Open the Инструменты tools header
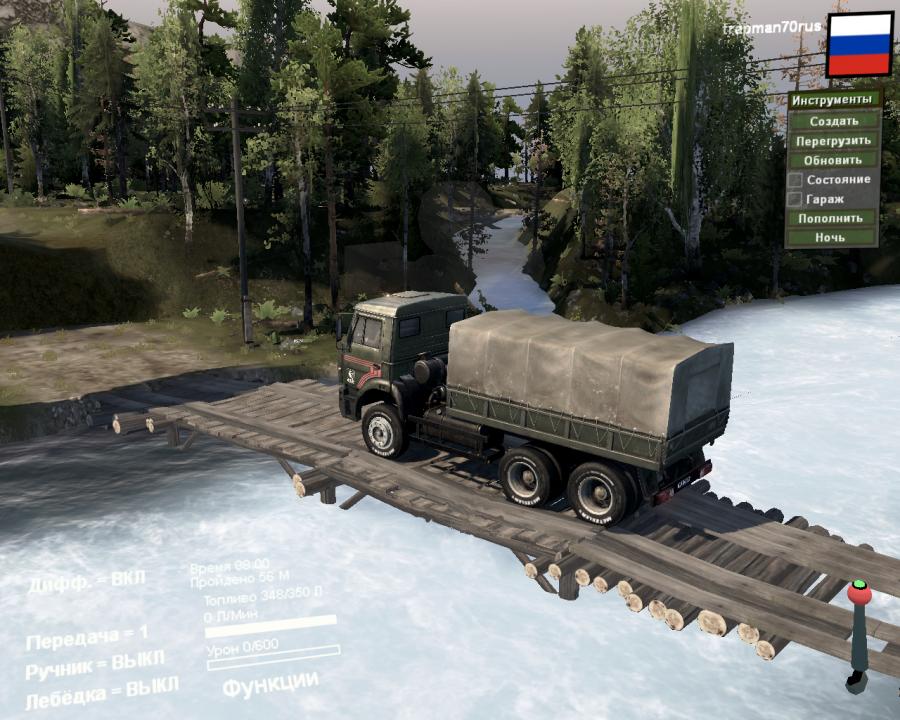900x720 pixels. (x=834, y=100)
